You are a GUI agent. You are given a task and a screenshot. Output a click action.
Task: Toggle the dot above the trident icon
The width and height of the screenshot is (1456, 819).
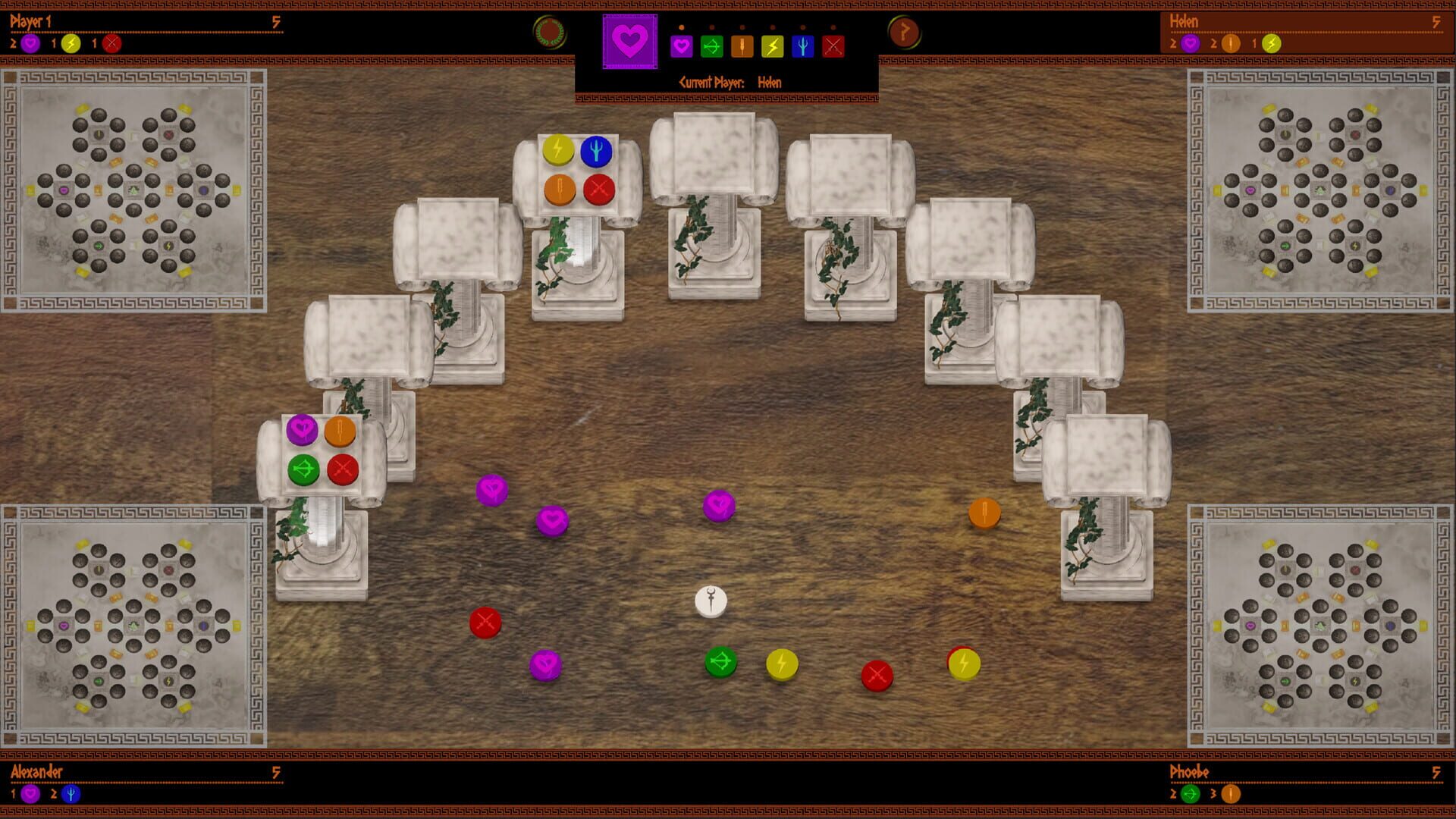[x=802, y=28]
